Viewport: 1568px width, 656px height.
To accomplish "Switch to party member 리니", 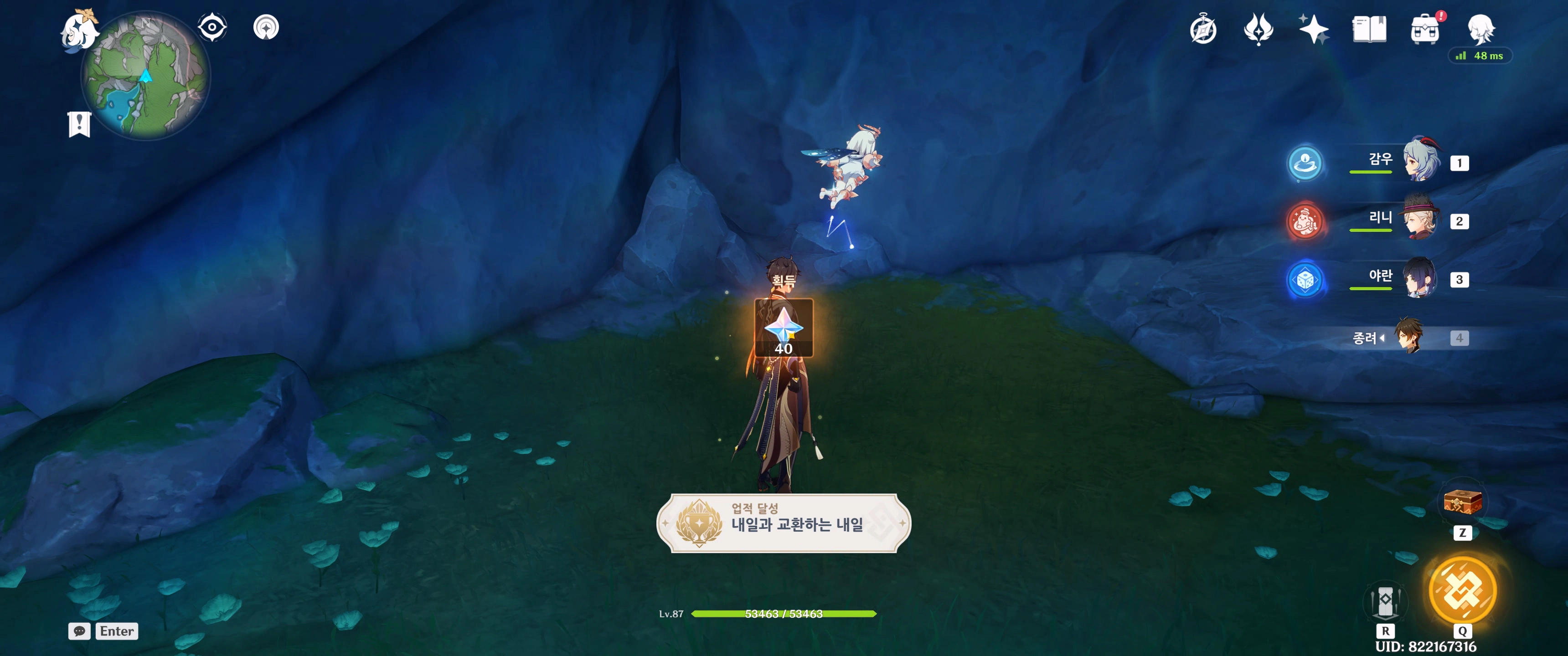I will tap(1421, 220).
